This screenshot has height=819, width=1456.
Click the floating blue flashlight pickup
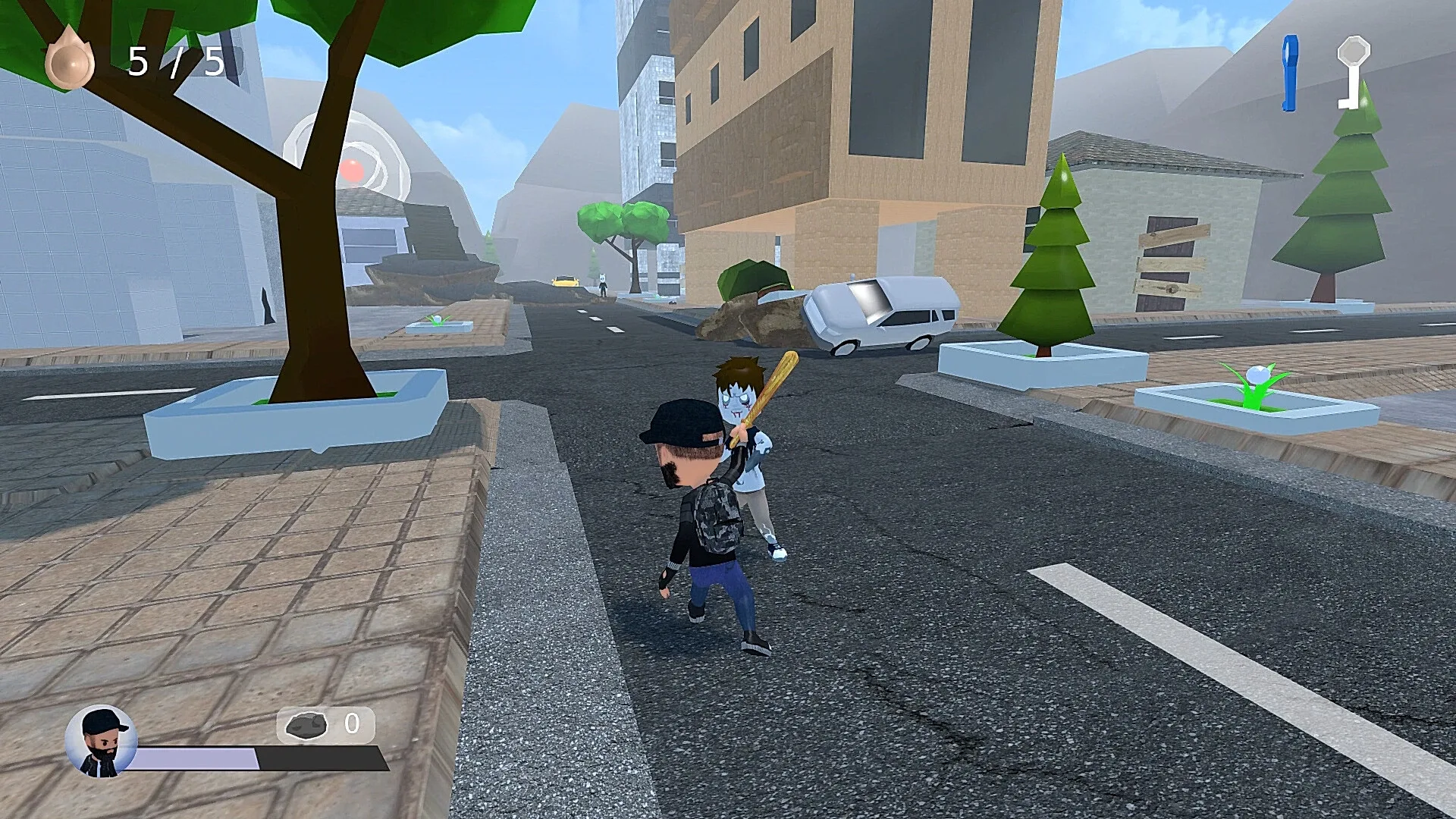point(1289,72)
